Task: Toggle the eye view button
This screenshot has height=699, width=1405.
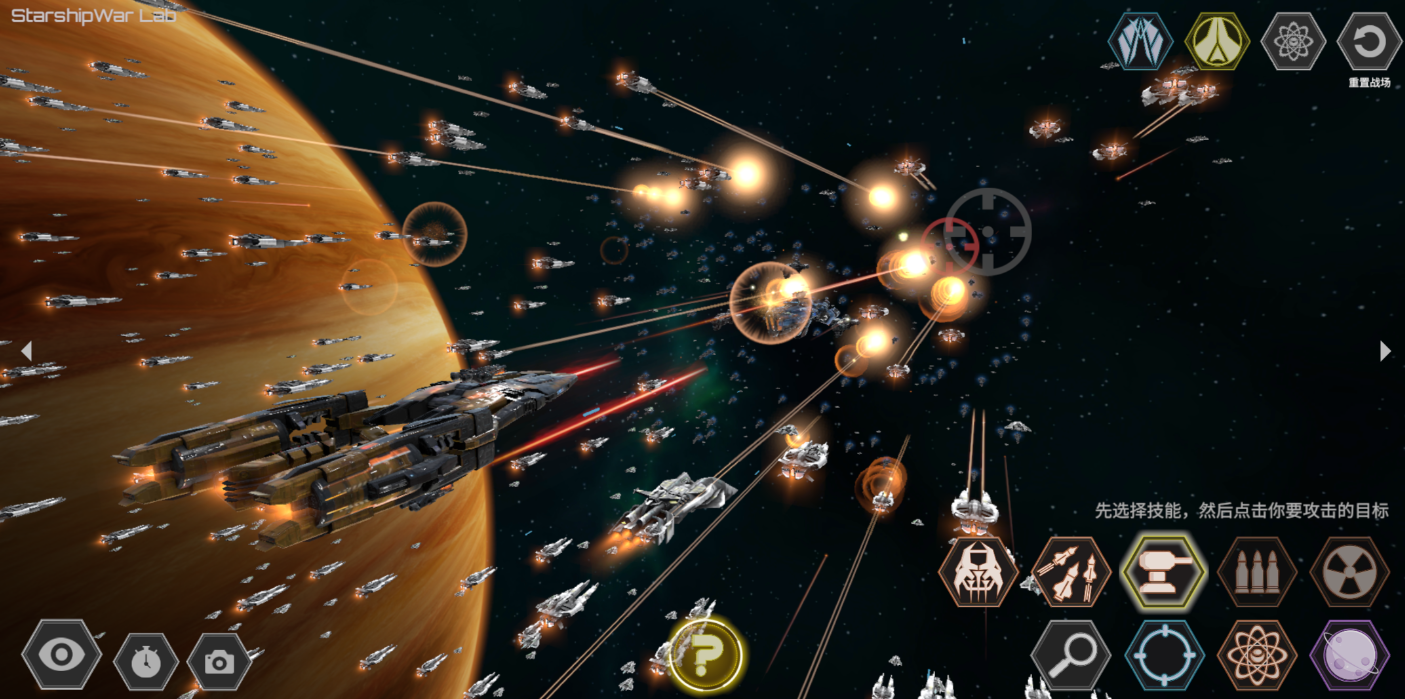Action: (x=62, y=656)
